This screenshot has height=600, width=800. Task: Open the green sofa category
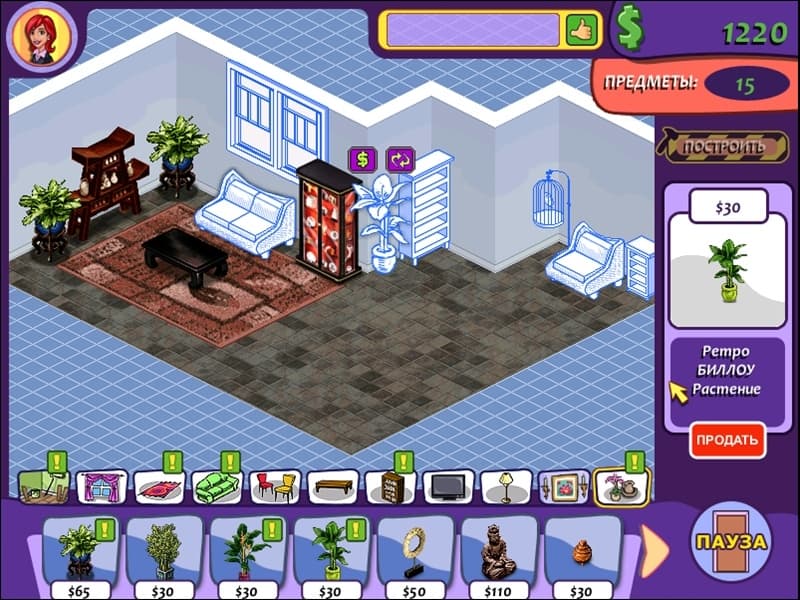(217, 487)
